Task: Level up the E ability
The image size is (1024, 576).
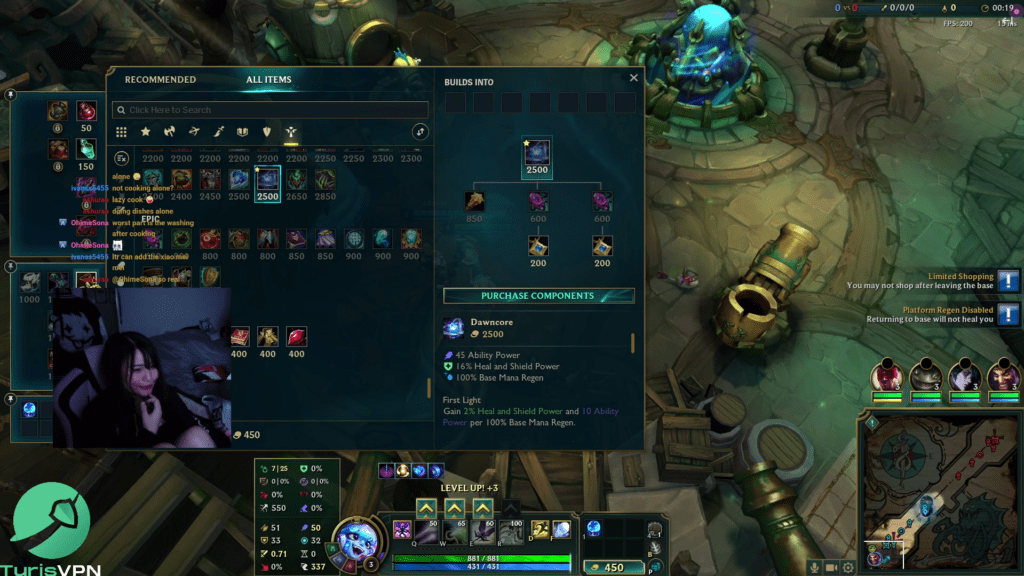Action: pyautogui.click(x=483, y=508)
